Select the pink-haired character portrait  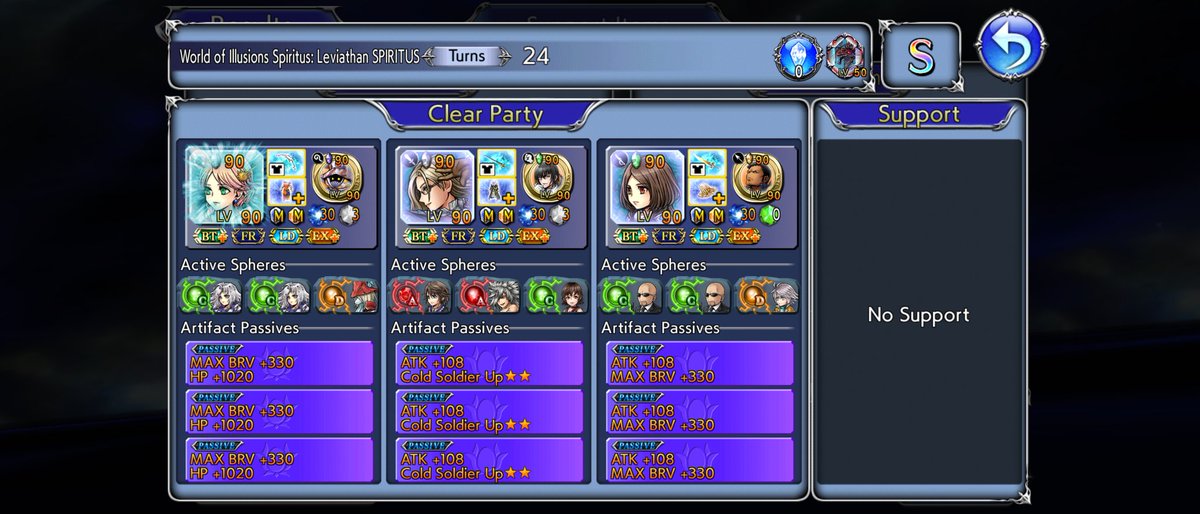[224, 187]
